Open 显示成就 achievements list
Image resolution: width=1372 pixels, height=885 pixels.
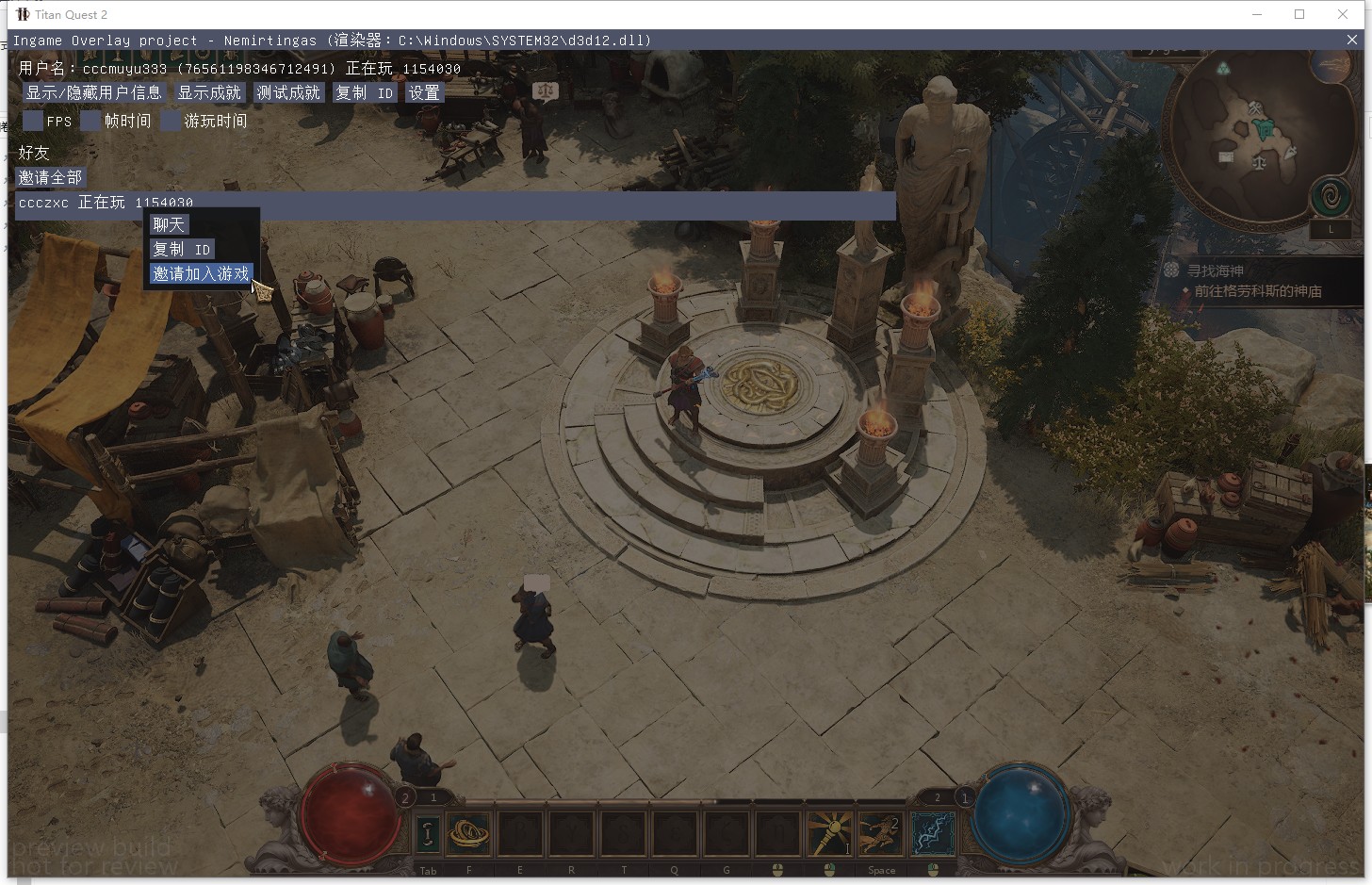click(x=210, y=92)
